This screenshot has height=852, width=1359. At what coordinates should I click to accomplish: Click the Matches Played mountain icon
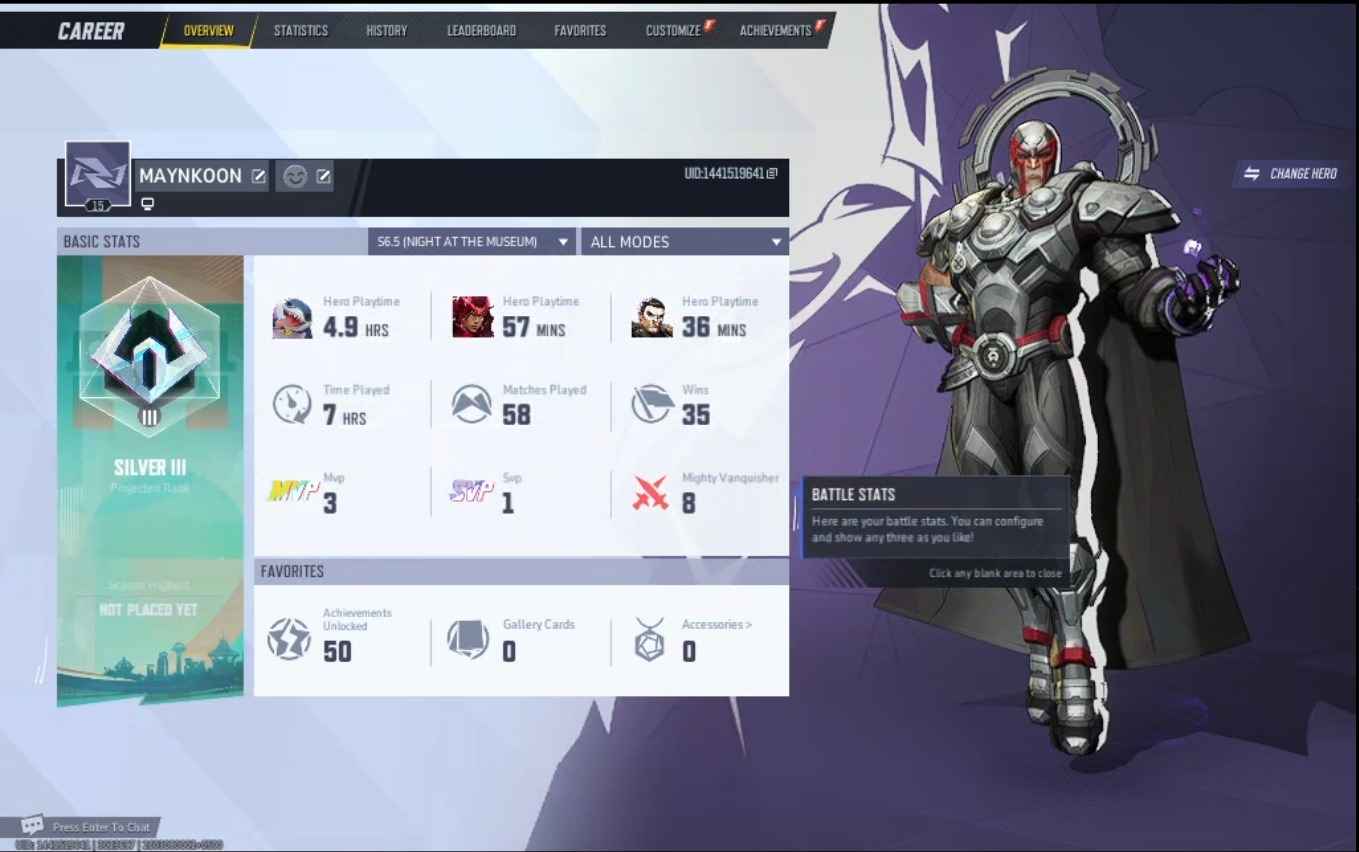[470, 403]
